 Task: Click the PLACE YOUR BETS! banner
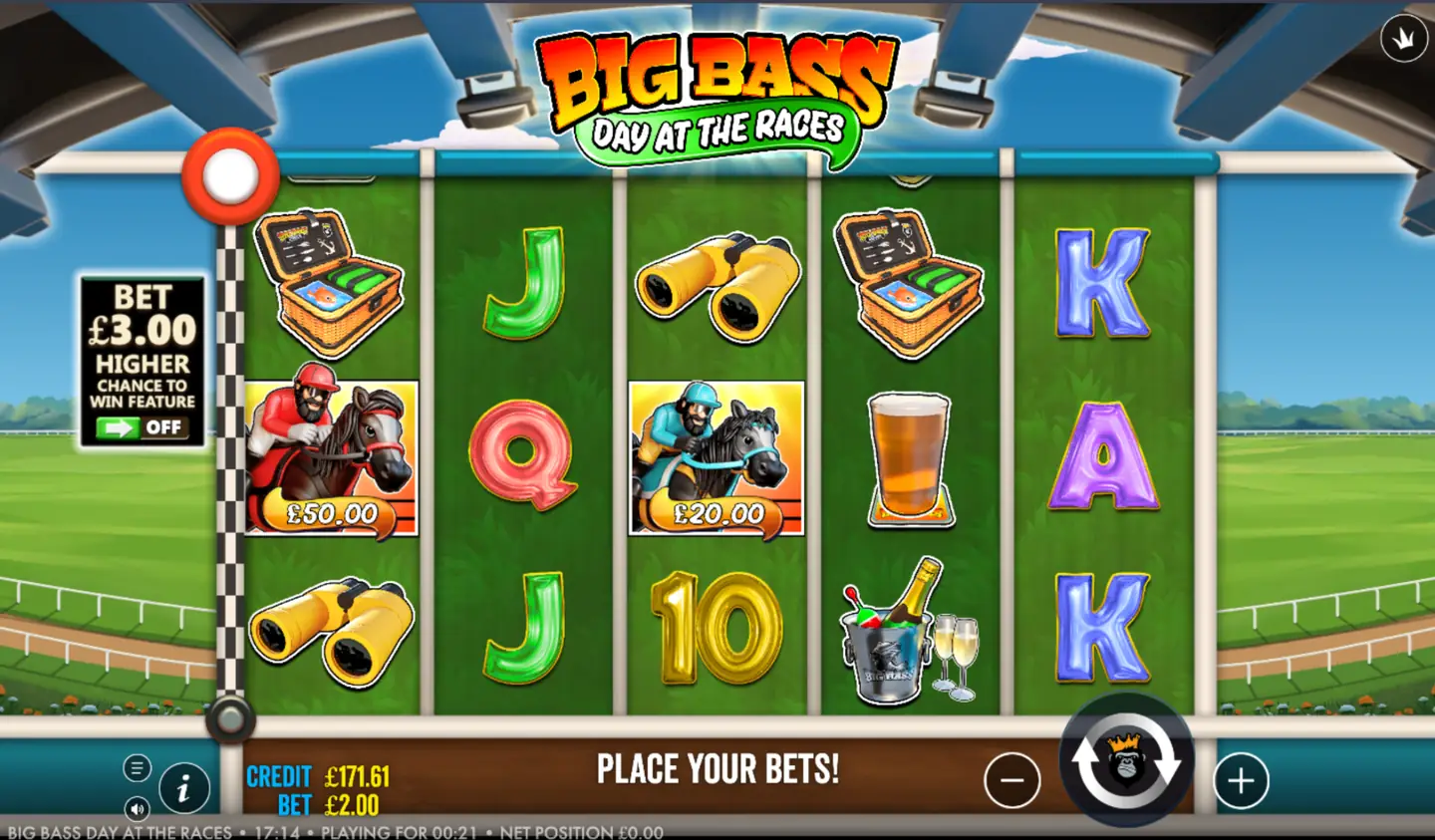(x=717, y=769)
